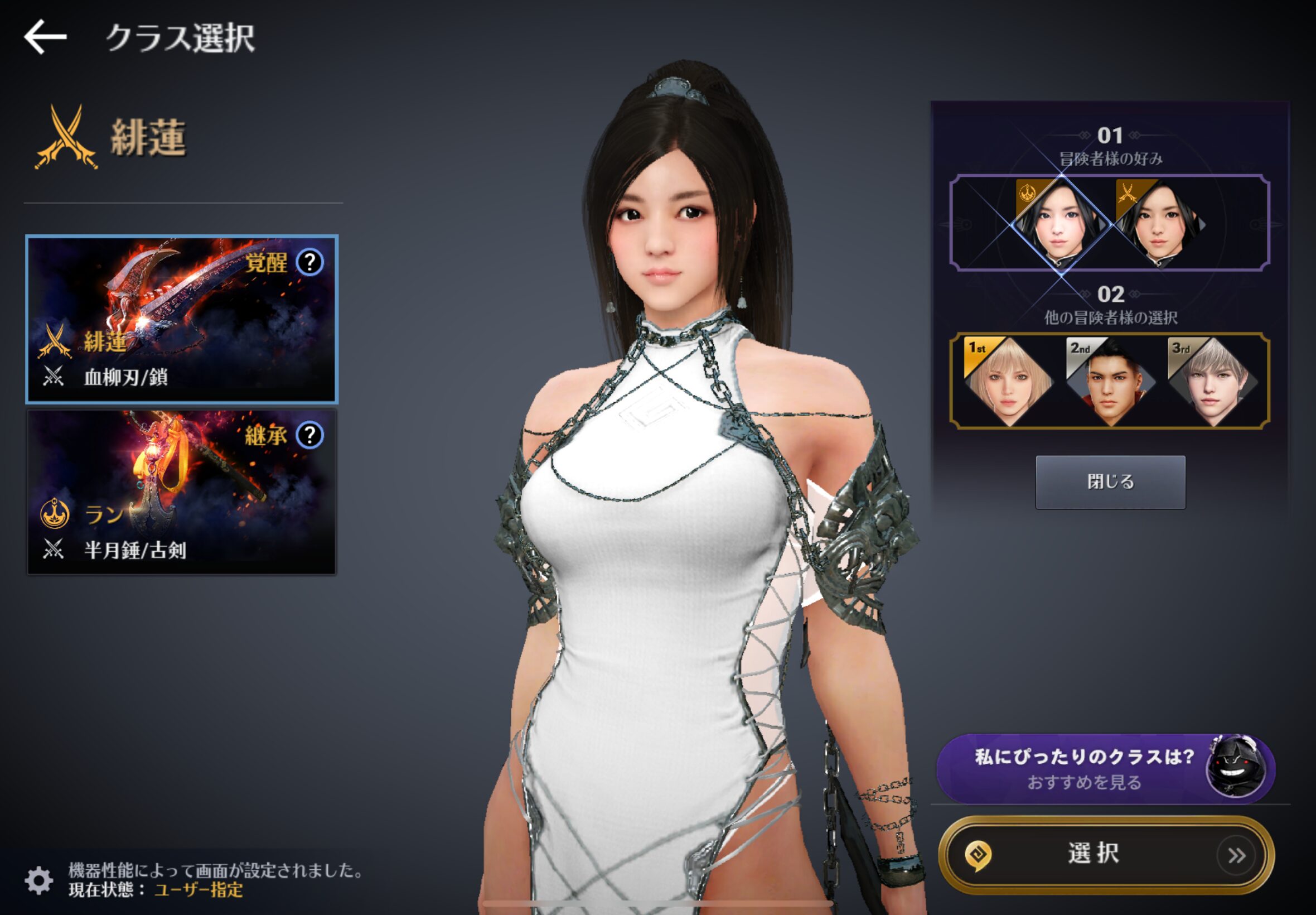
Task: Close the recommendation panel with 閉じる
Action: coord(1110,481)
